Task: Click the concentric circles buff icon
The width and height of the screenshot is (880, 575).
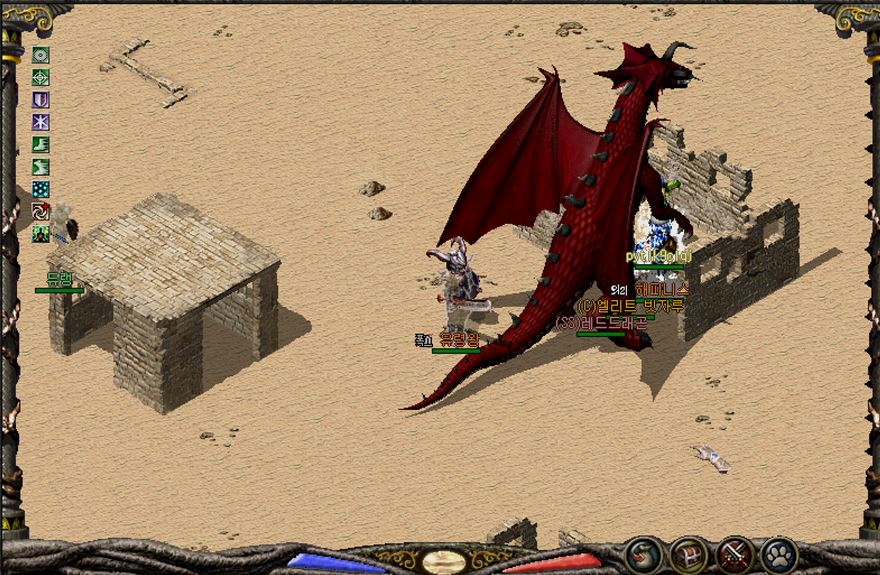Action: tap(41, 55)
